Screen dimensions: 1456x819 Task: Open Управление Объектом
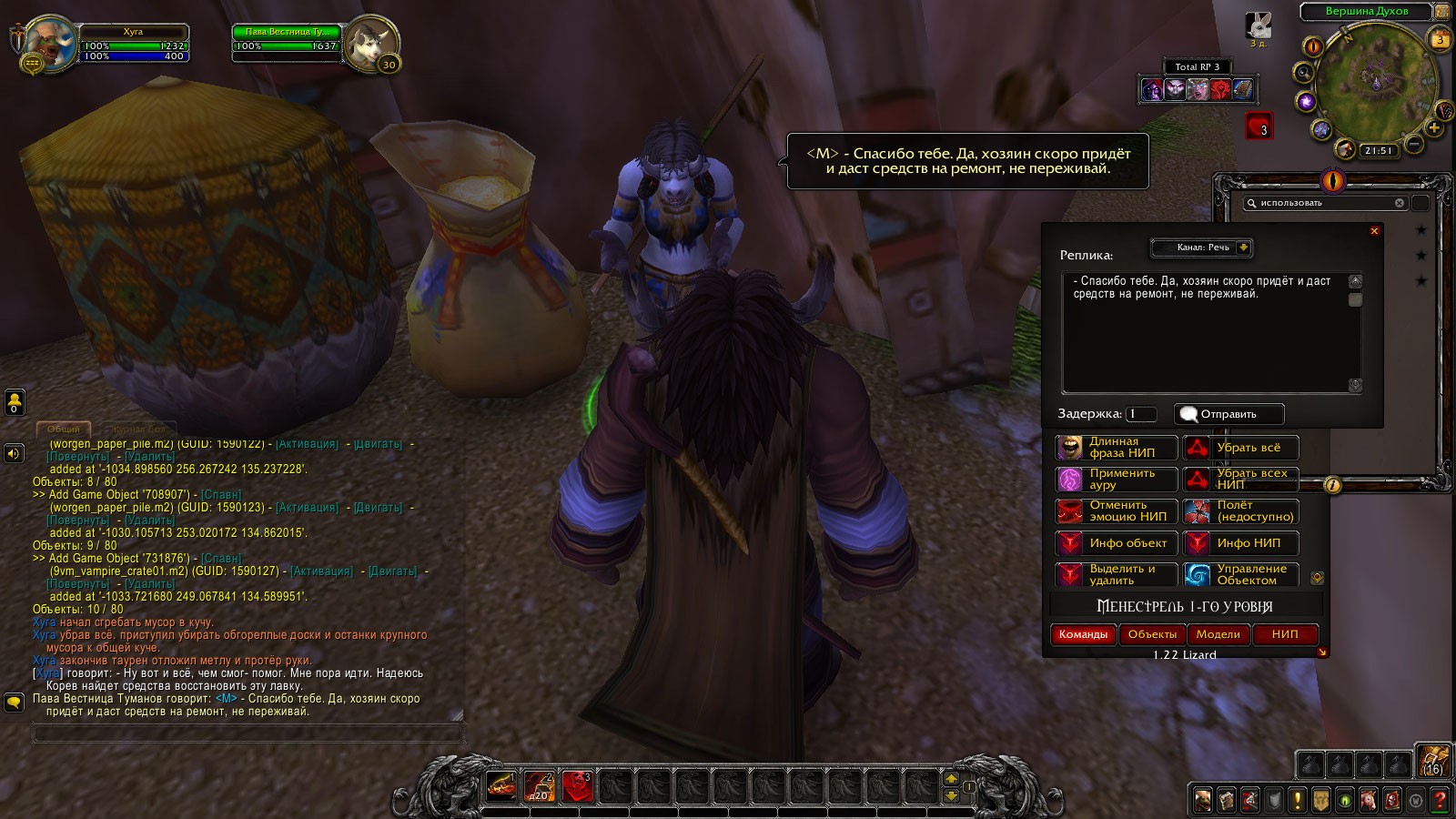(1240, 575)
